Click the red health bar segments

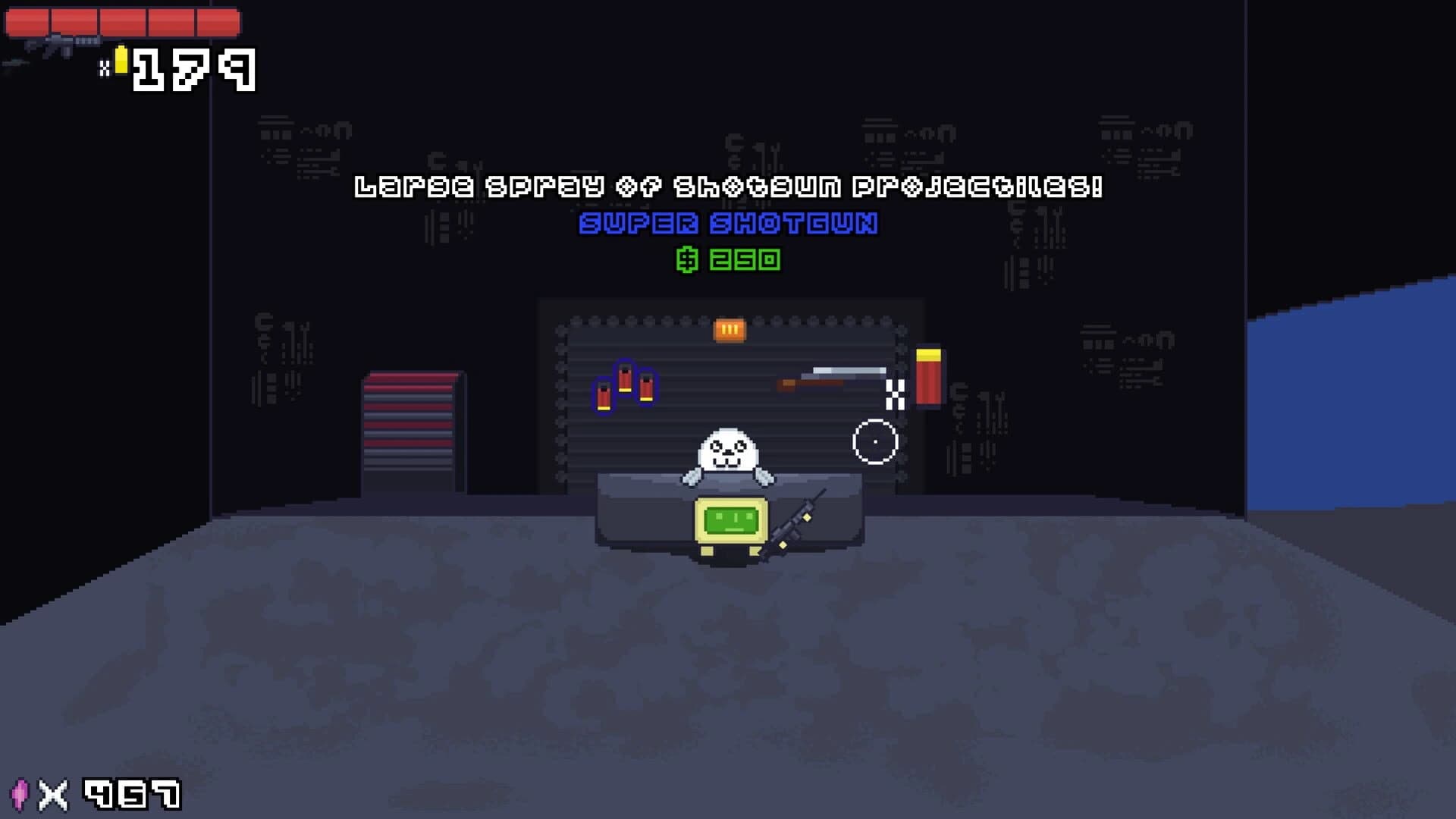(121, 23)
